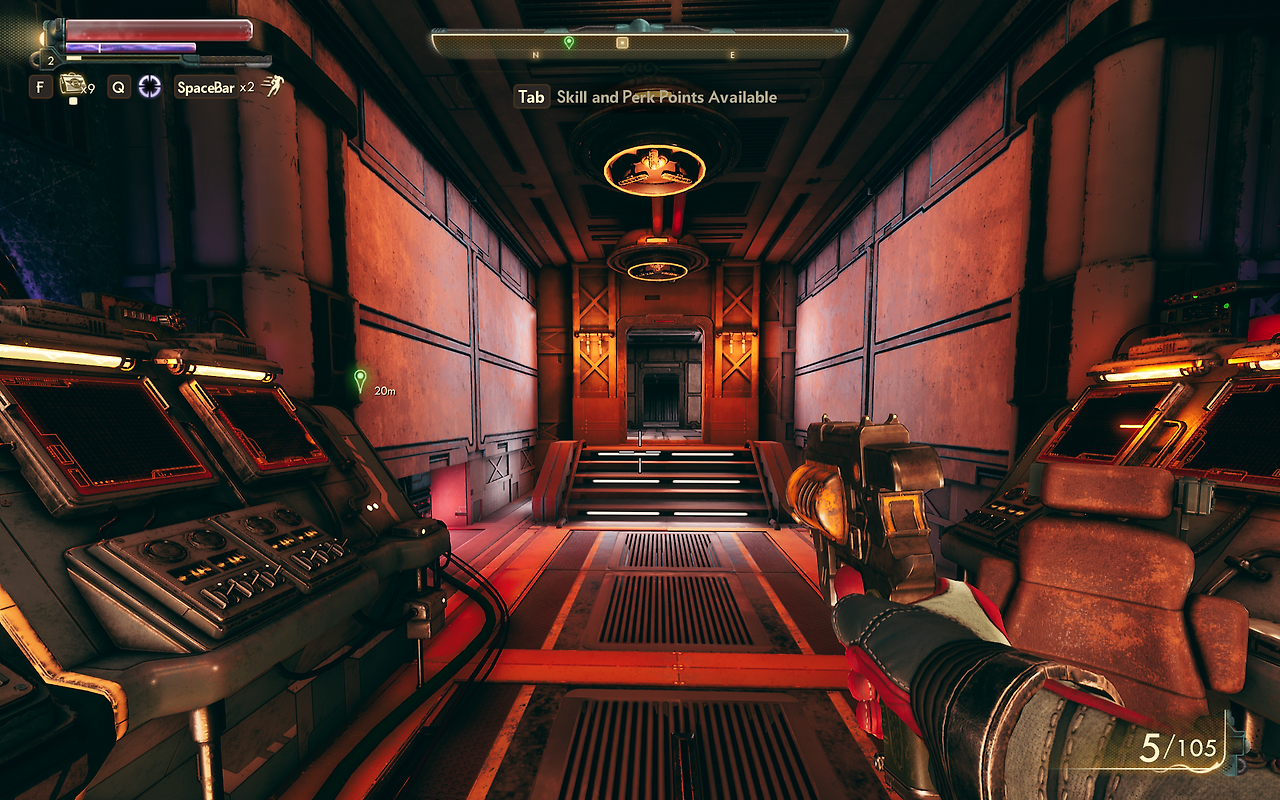Use the medical inhaler icon
This screenshot has width=1280, height=800.
pyautogui.click(x=71, y=85)
